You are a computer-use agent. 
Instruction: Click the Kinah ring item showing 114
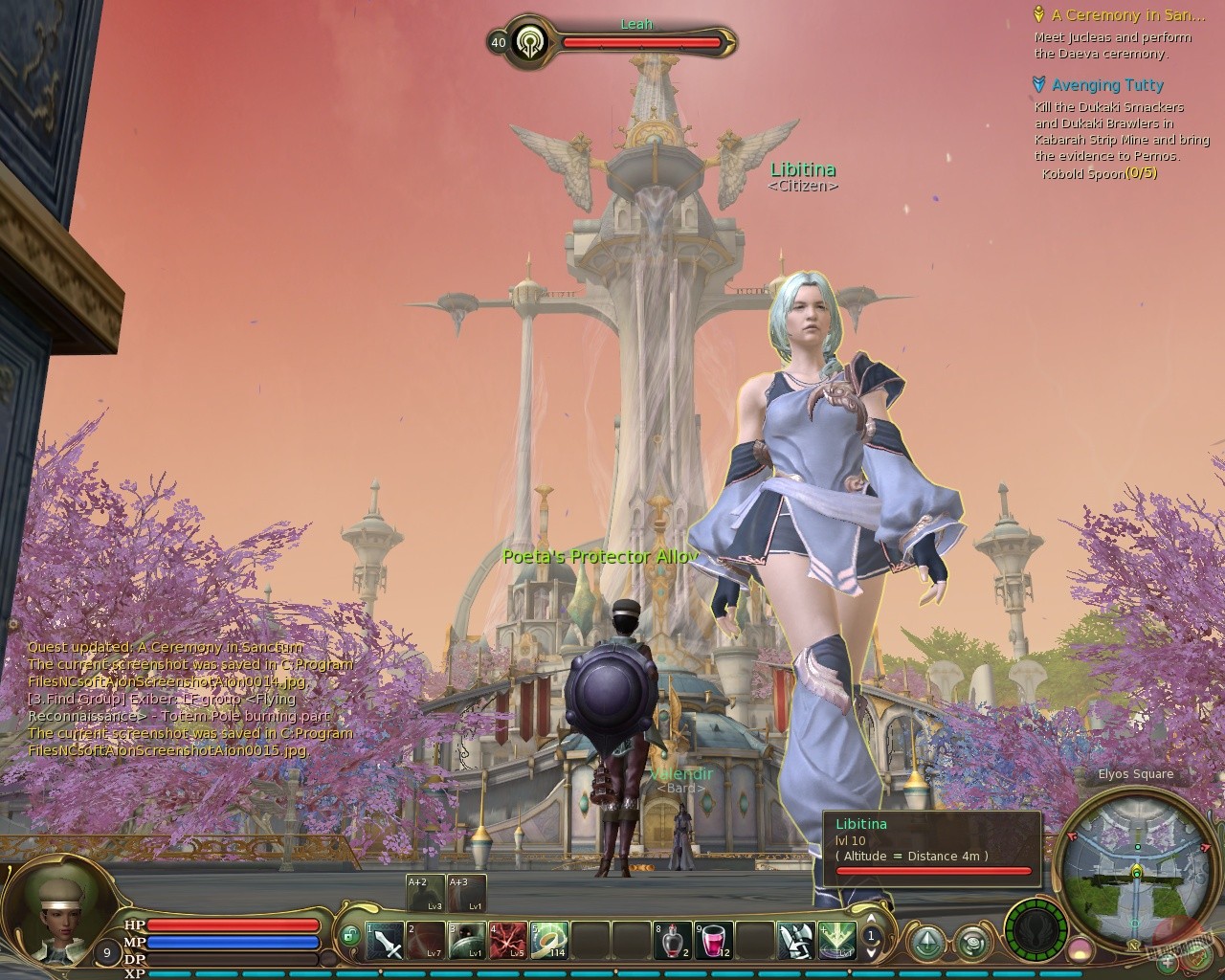[549, 940]
